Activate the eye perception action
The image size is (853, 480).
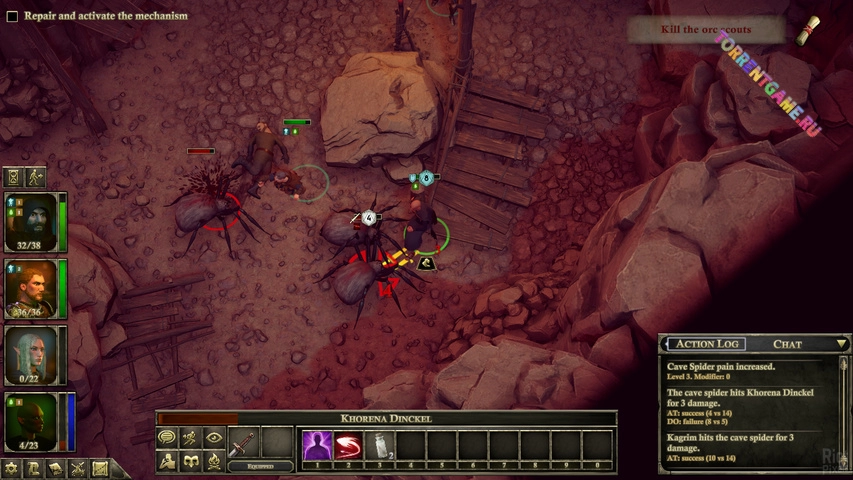click(213, 438)
